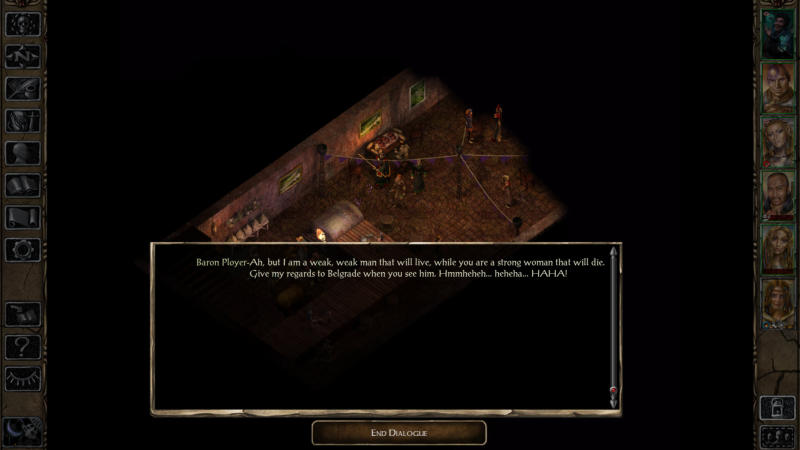The height and width of the screenshot is (450, 800).
Task: Open the options gear icon
Action: click(x=22, y=250)
